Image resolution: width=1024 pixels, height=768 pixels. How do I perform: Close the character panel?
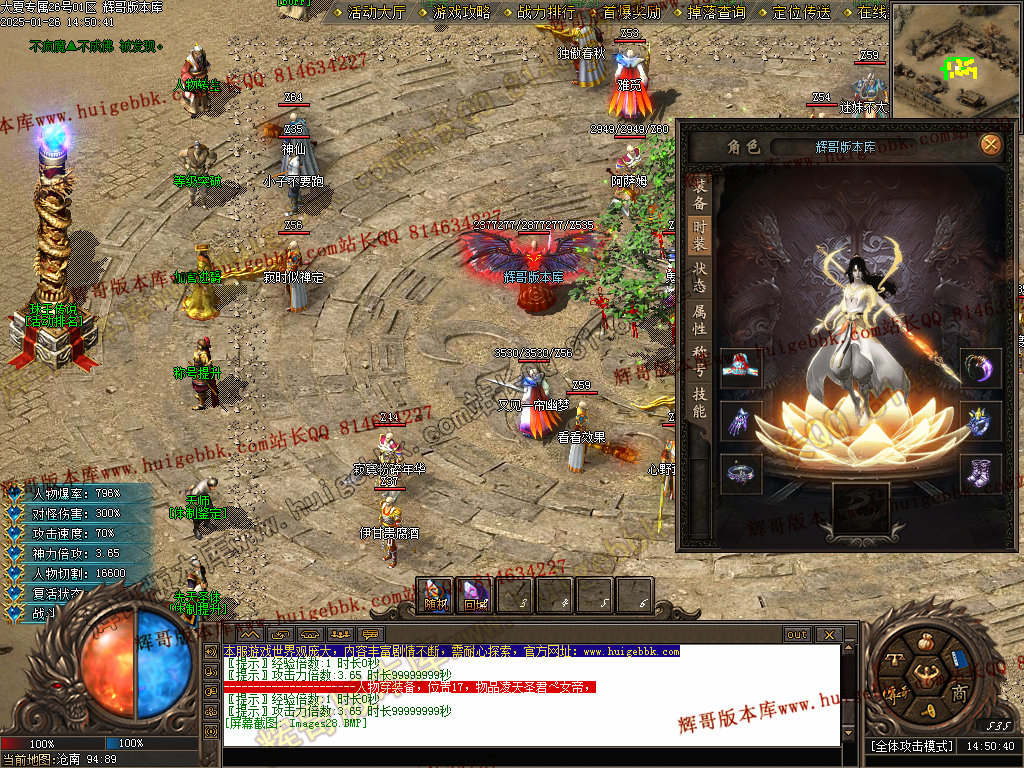990,145
